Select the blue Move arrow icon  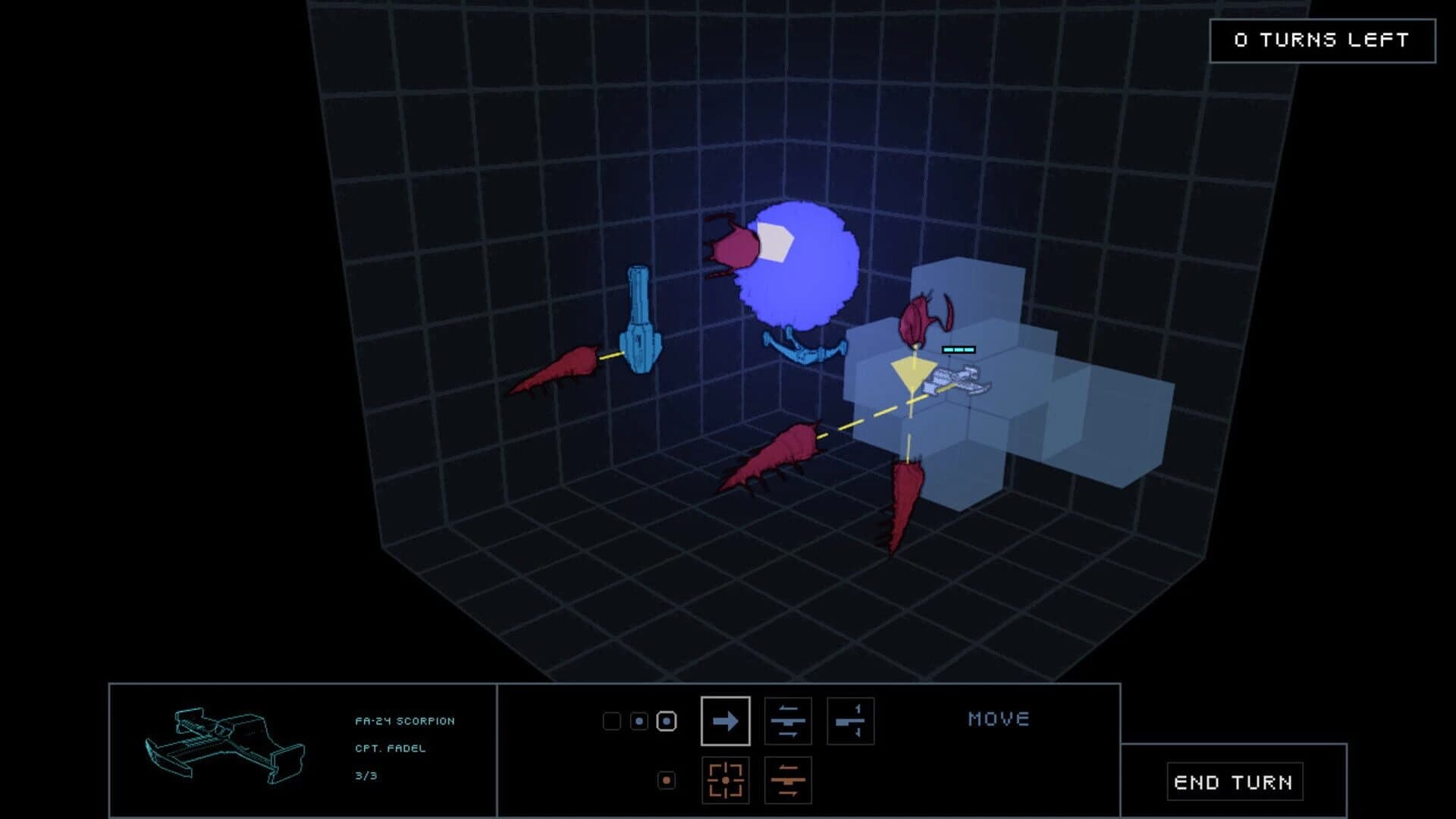[x=724, y=721]
